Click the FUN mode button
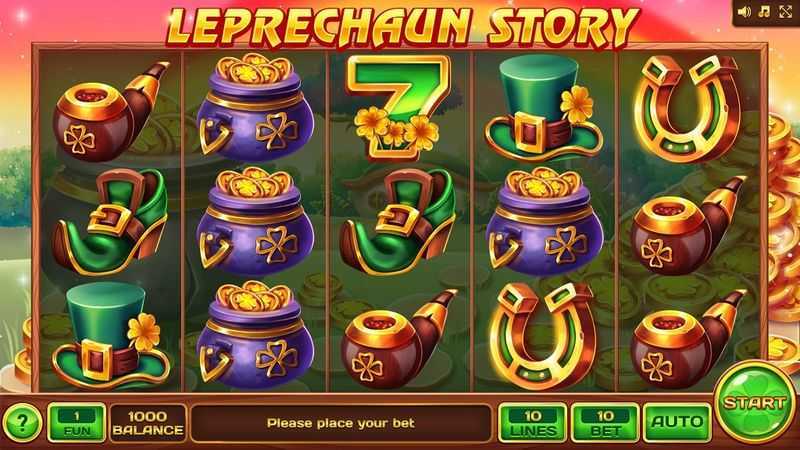 [75, 422]
